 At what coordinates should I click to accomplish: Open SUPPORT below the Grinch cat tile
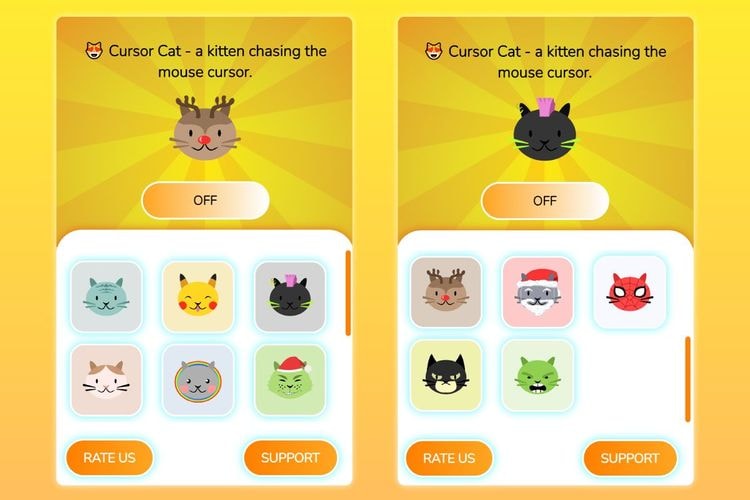[290, 458]
